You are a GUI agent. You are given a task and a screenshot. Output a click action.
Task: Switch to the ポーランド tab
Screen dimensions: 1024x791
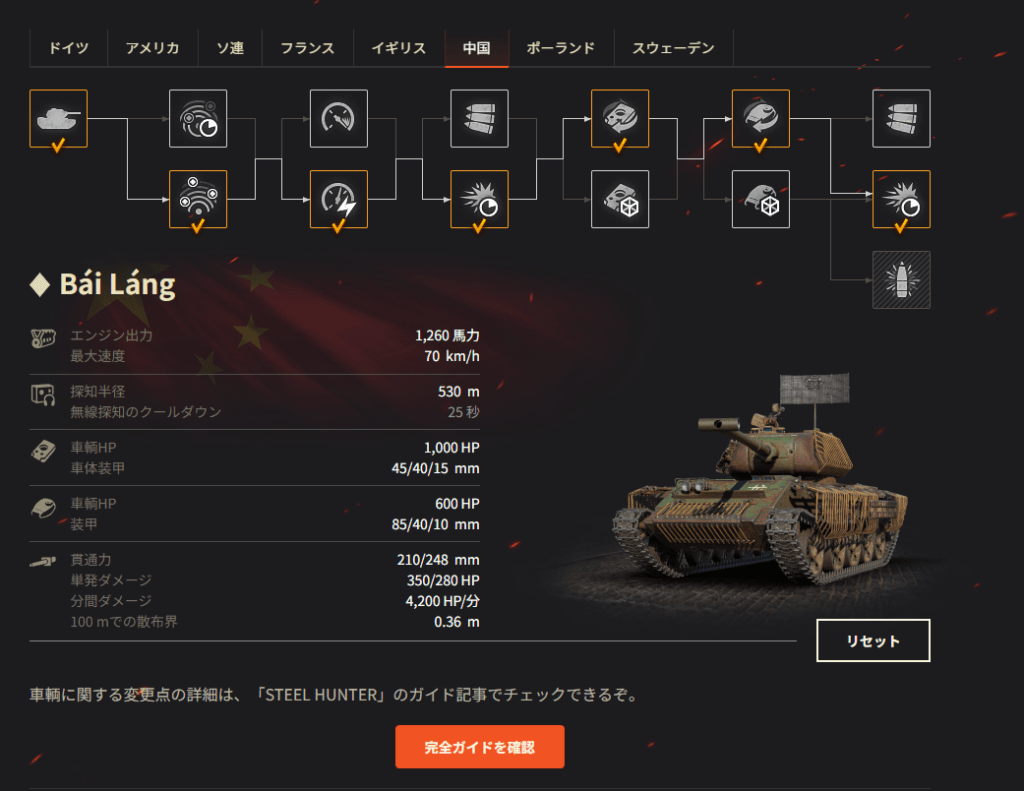click(x=560, y=48)
